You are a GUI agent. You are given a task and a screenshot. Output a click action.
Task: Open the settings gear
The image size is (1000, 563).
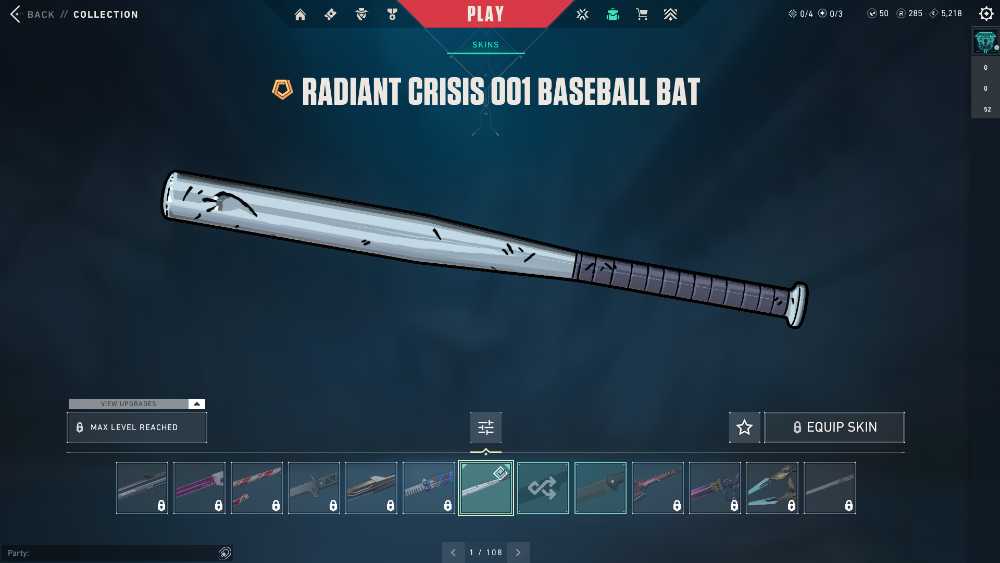[987, 14]
